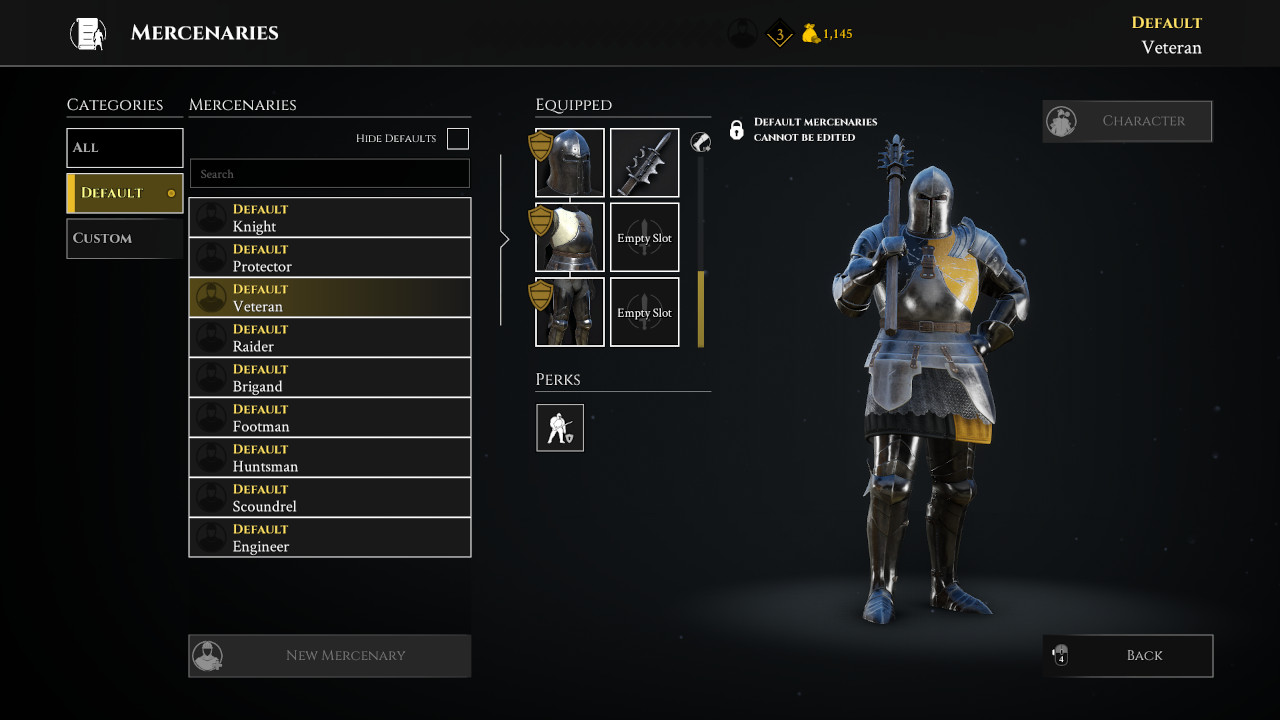Choose the Brigand loadout
The image size is (1280, 720).
pyautogui.click(x=330, y=378)
